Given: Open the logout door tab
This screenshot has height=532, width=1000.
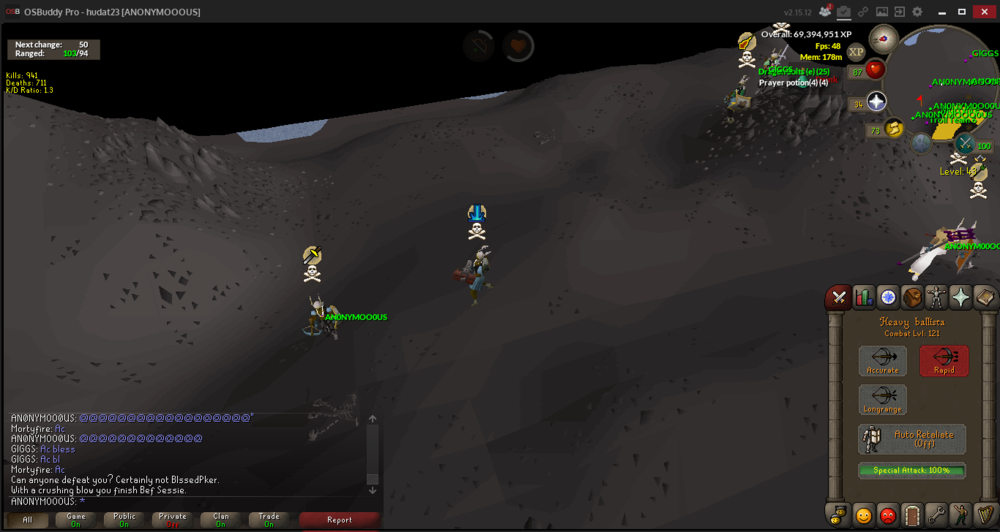Looking at the screenshot, I should click(912, 515).
